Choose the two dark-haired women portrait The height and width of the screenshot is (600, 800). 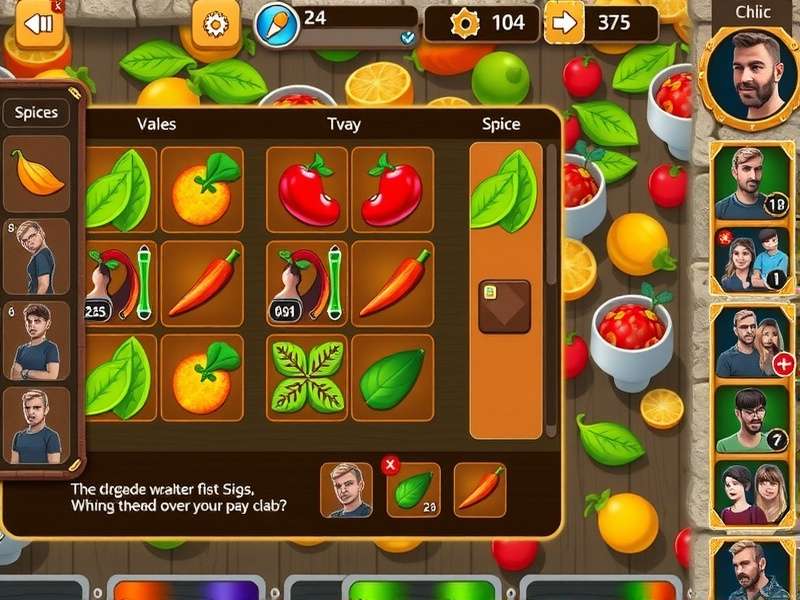pos(752,494)
